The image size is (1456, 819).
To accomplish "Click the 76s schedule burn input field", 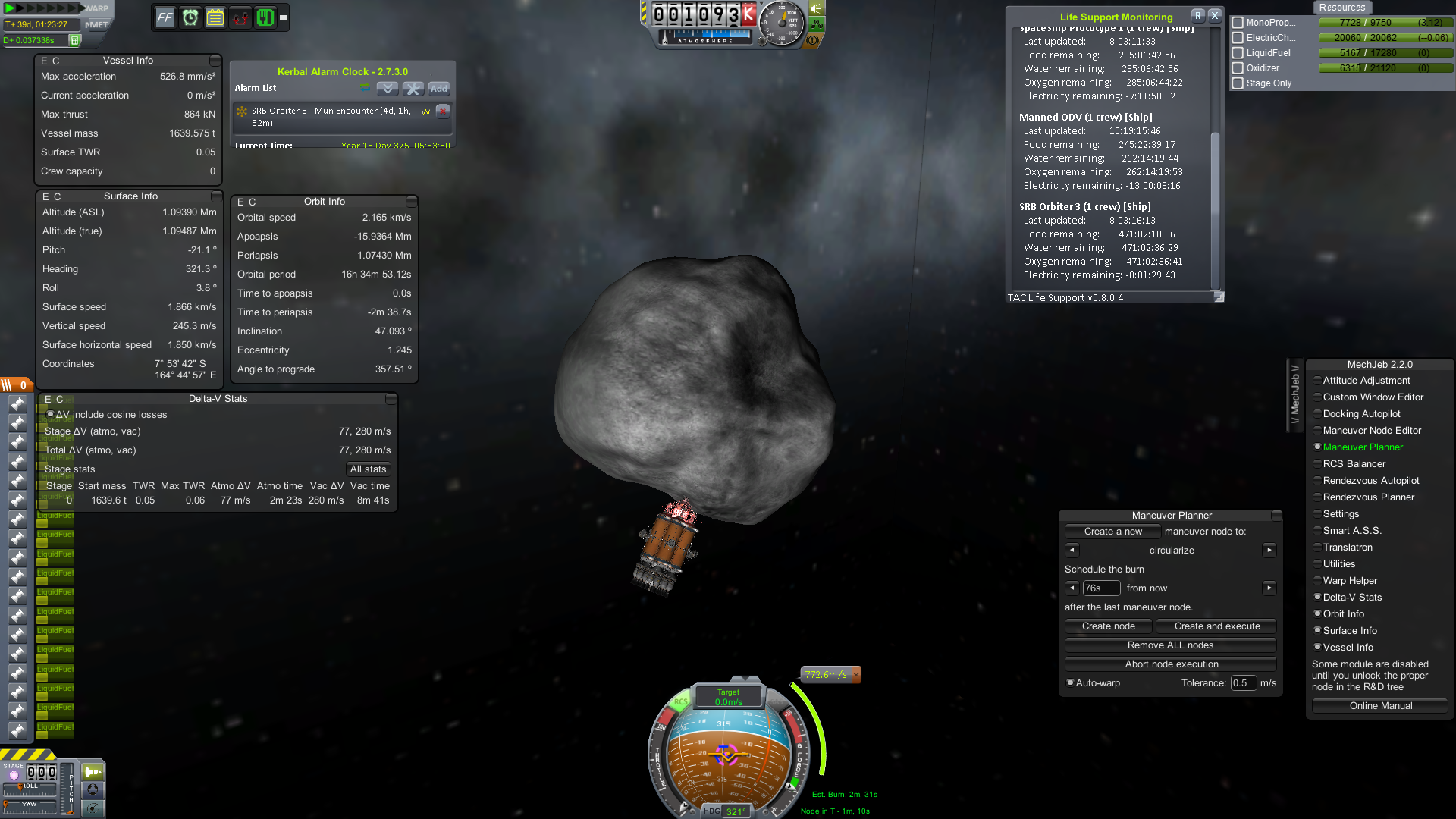I will click(1101, 588).
